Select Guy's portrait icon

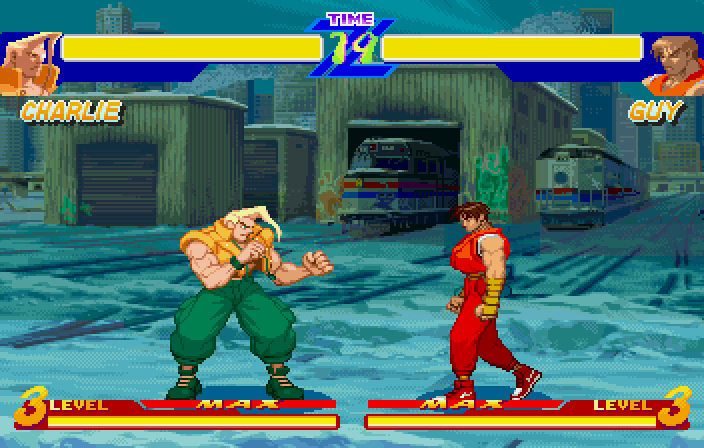click(x=673, y=63)
